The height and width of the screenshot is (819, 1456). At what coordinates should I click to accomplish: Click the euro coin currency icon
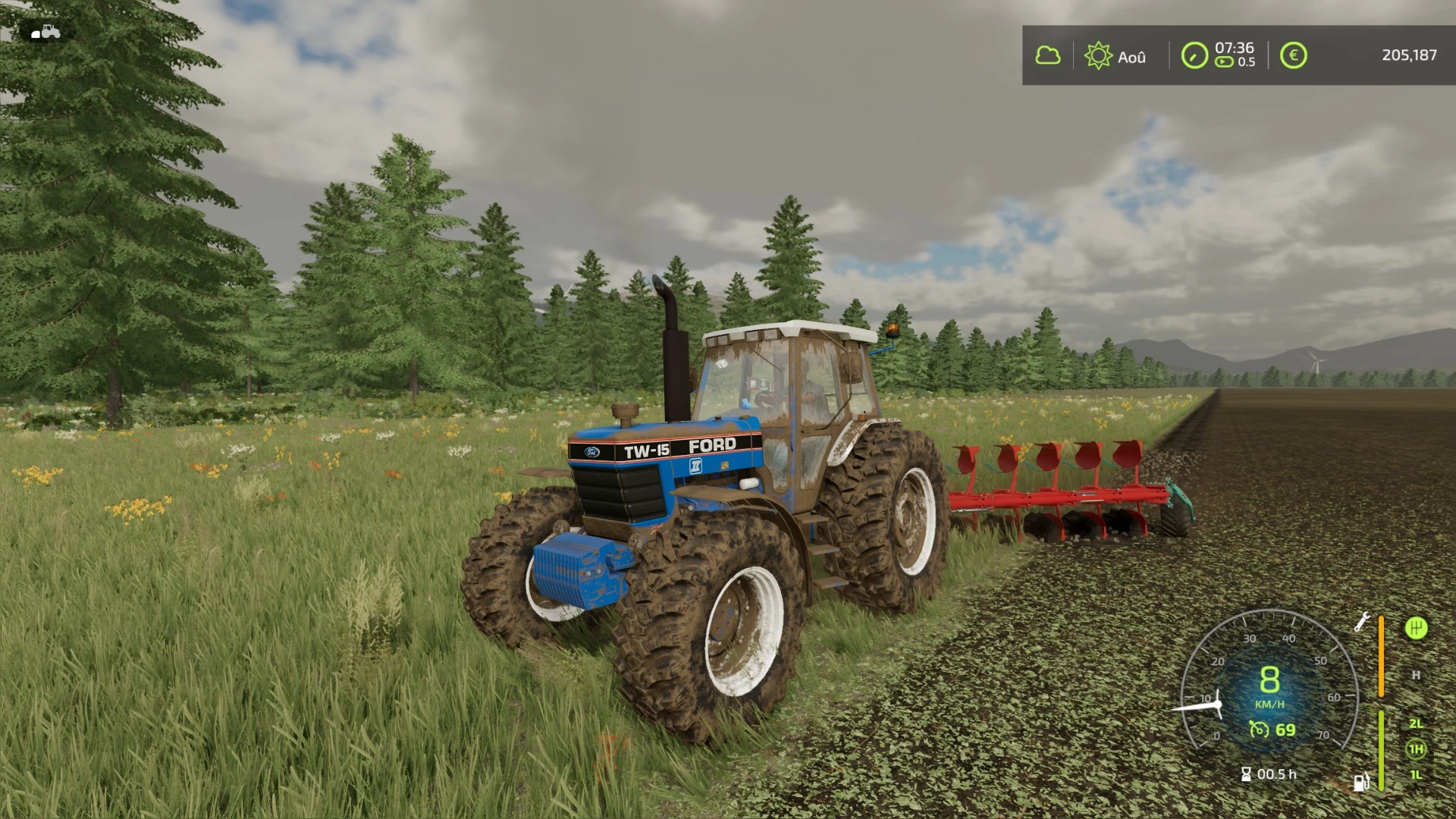(x=1294, y=55)
